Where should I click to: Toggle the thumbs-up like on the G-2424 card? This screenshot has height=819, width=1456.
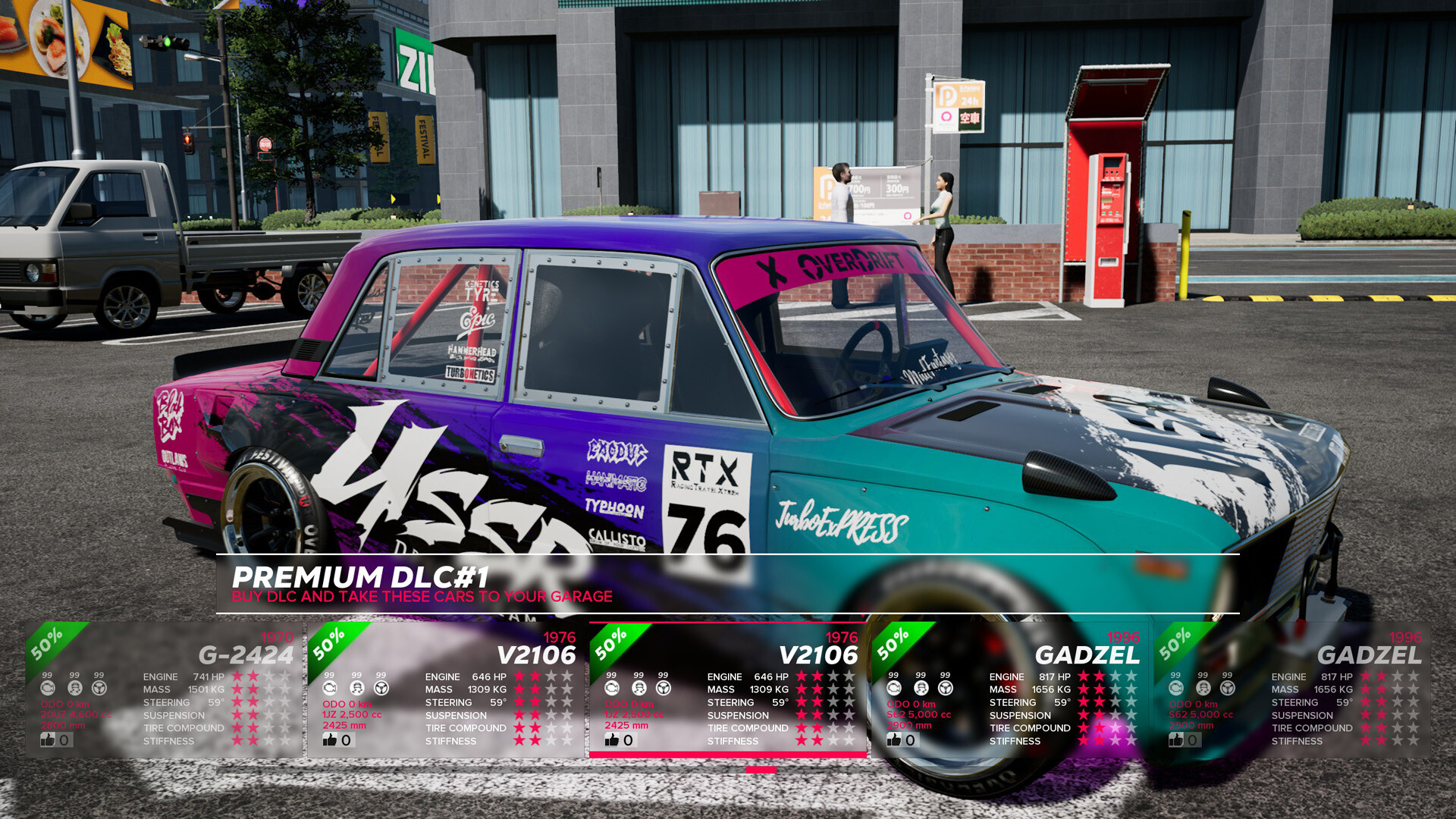48,740
